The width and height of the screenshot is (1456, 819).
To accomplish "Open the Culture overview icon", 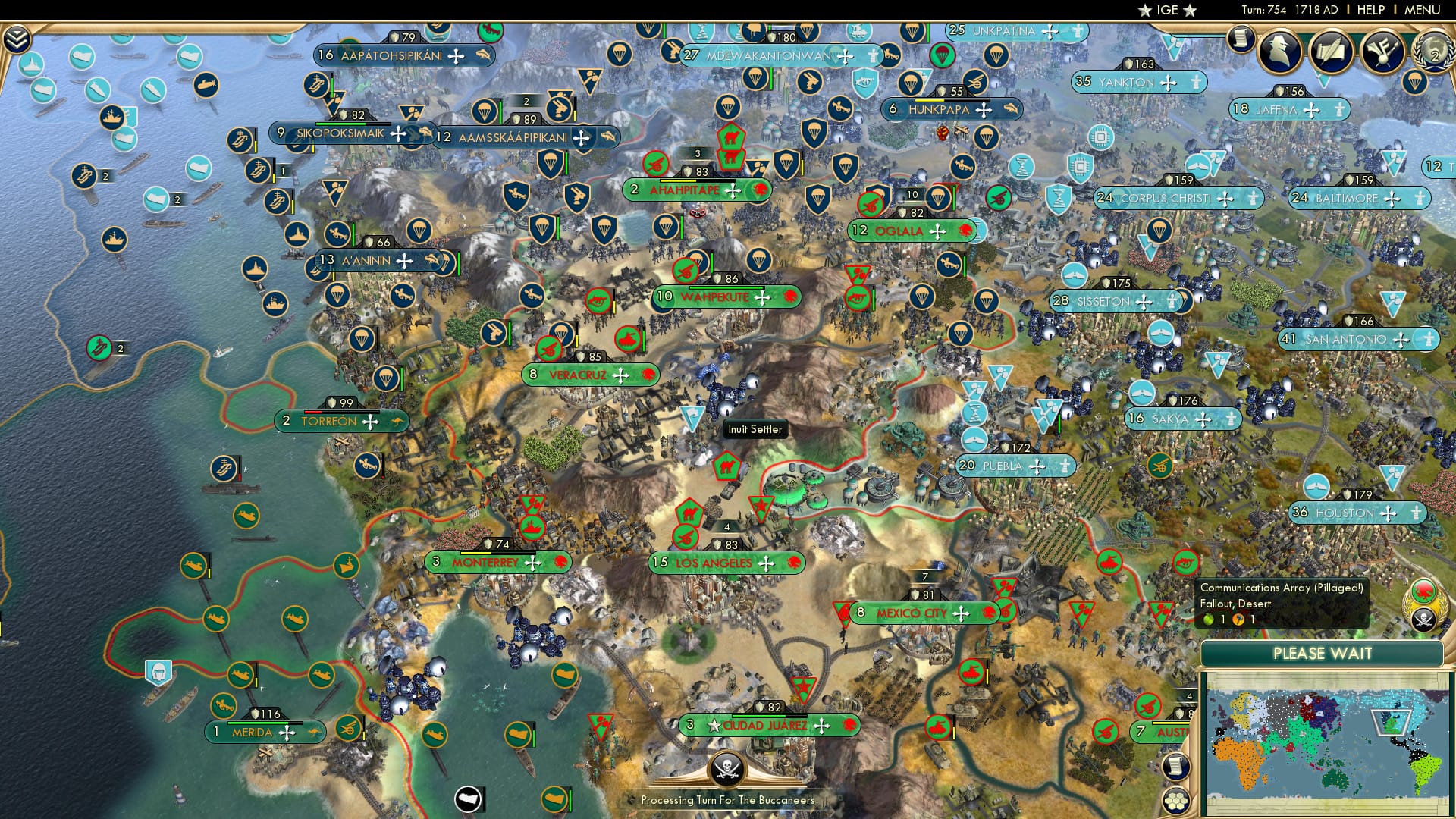I will 1381,50.
